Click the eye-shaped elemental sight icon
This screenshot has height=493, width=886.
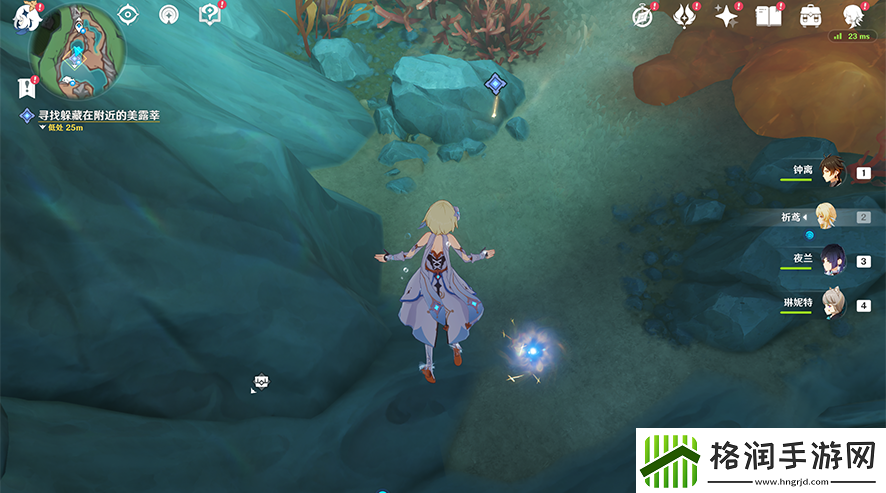pos(128,14)
